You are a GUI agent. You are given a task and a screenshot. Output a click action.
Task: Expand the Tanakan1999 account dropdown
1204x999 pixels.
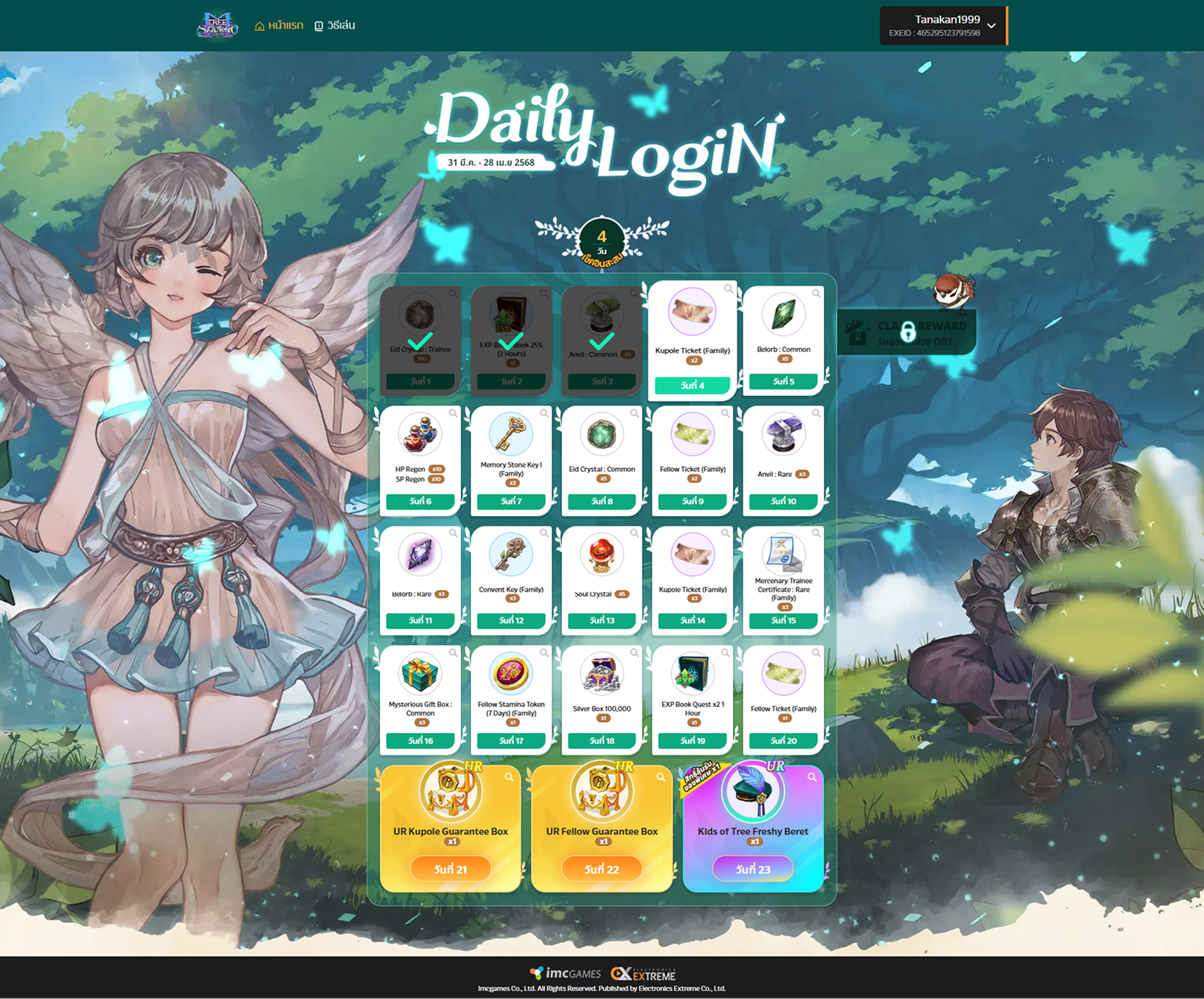pyautogui.click(x=990, y=26)
